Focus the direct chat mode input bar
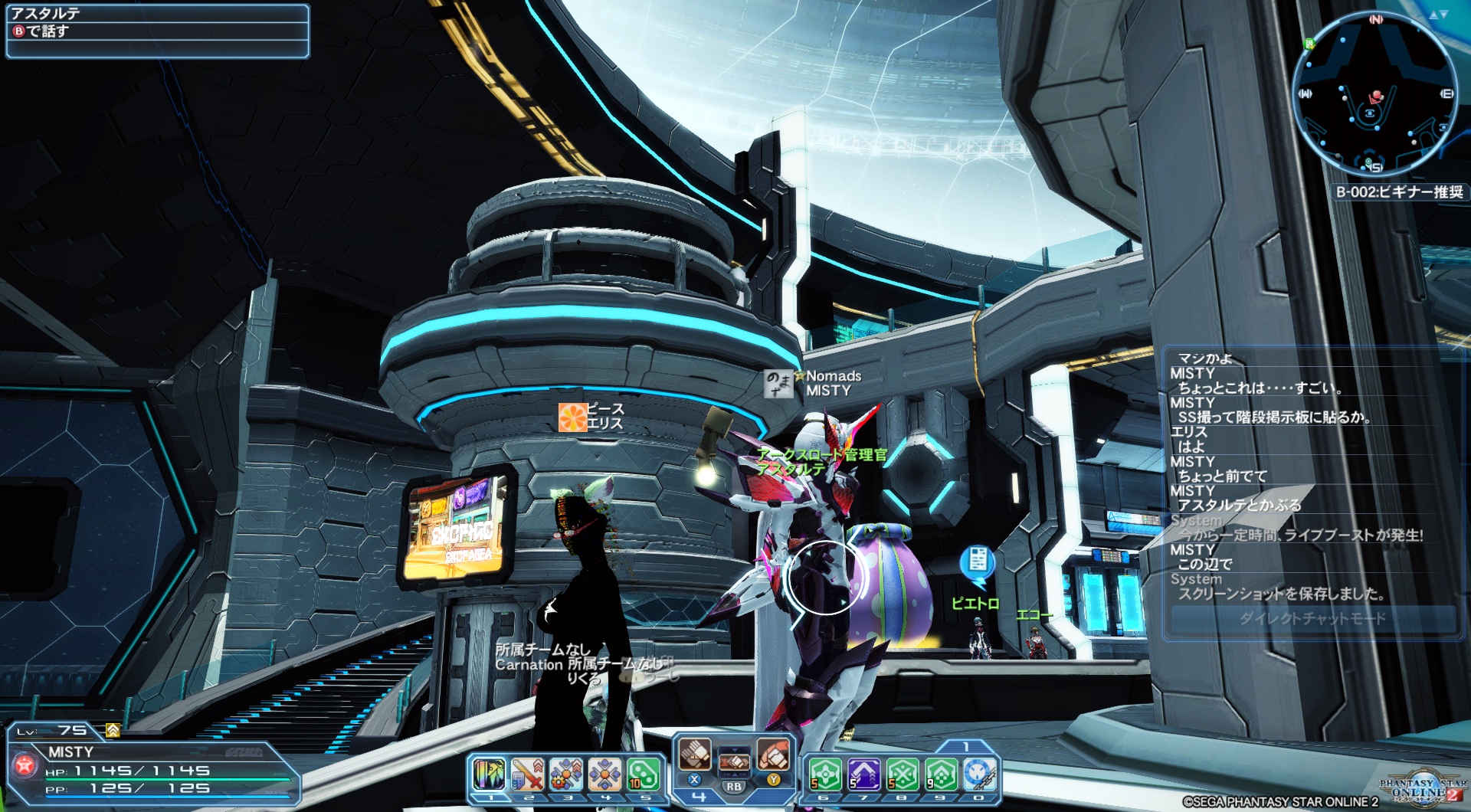The height and width of the screenshot is (812, 1471). 1312,618
